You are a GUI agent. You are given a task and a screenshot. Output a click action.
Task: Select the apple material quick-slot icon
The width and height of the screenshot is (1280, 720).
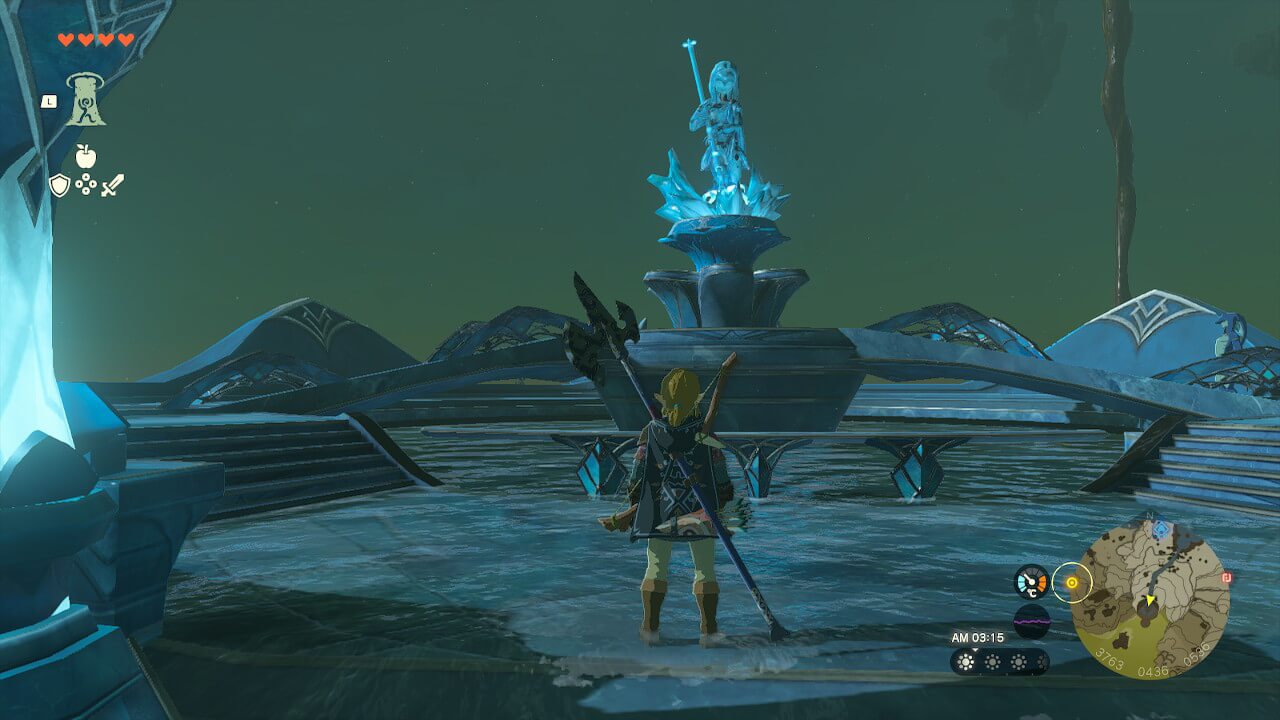86,156
